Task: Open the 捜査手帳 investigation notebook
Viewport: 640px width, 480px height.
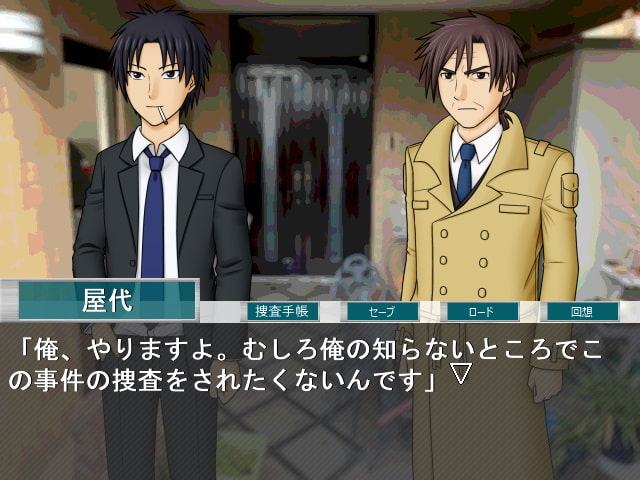Action: click(282, 311)
